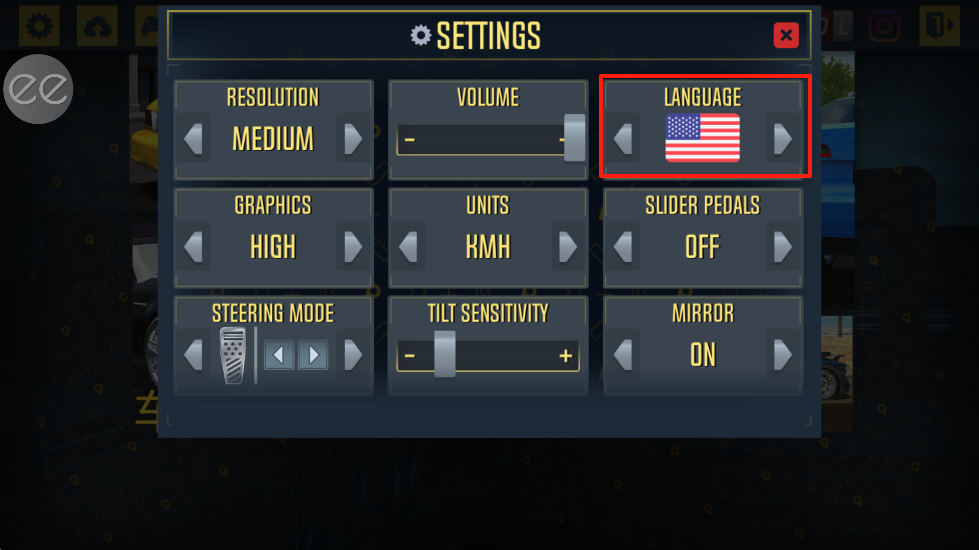
Task: Raise the Resolution with right arrow
Action: coord(353,138)
